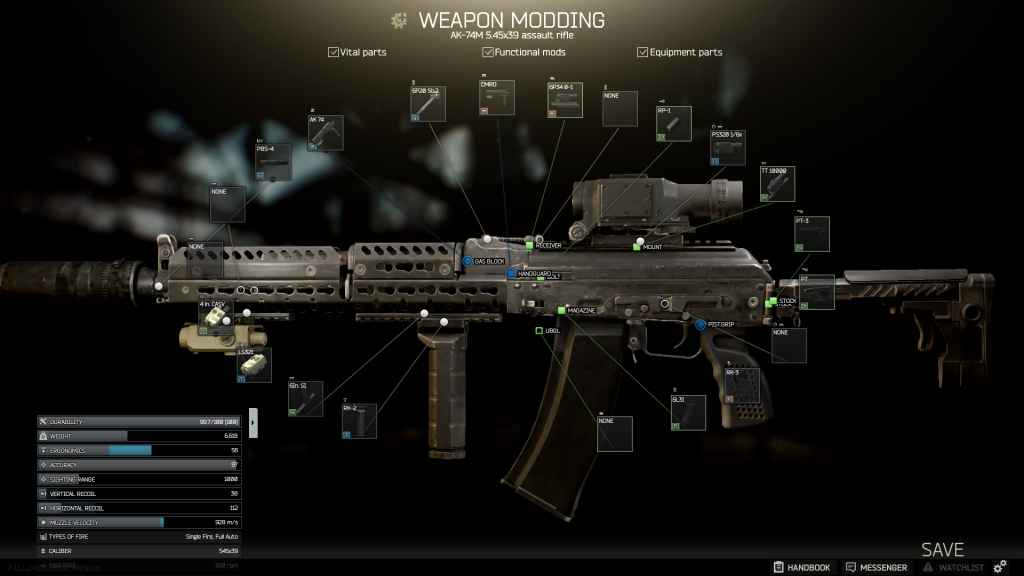Screen dimensions: 1024x576
Task: Select the 6P20 Sb.2 mod slot
Action: click(427, 103)
